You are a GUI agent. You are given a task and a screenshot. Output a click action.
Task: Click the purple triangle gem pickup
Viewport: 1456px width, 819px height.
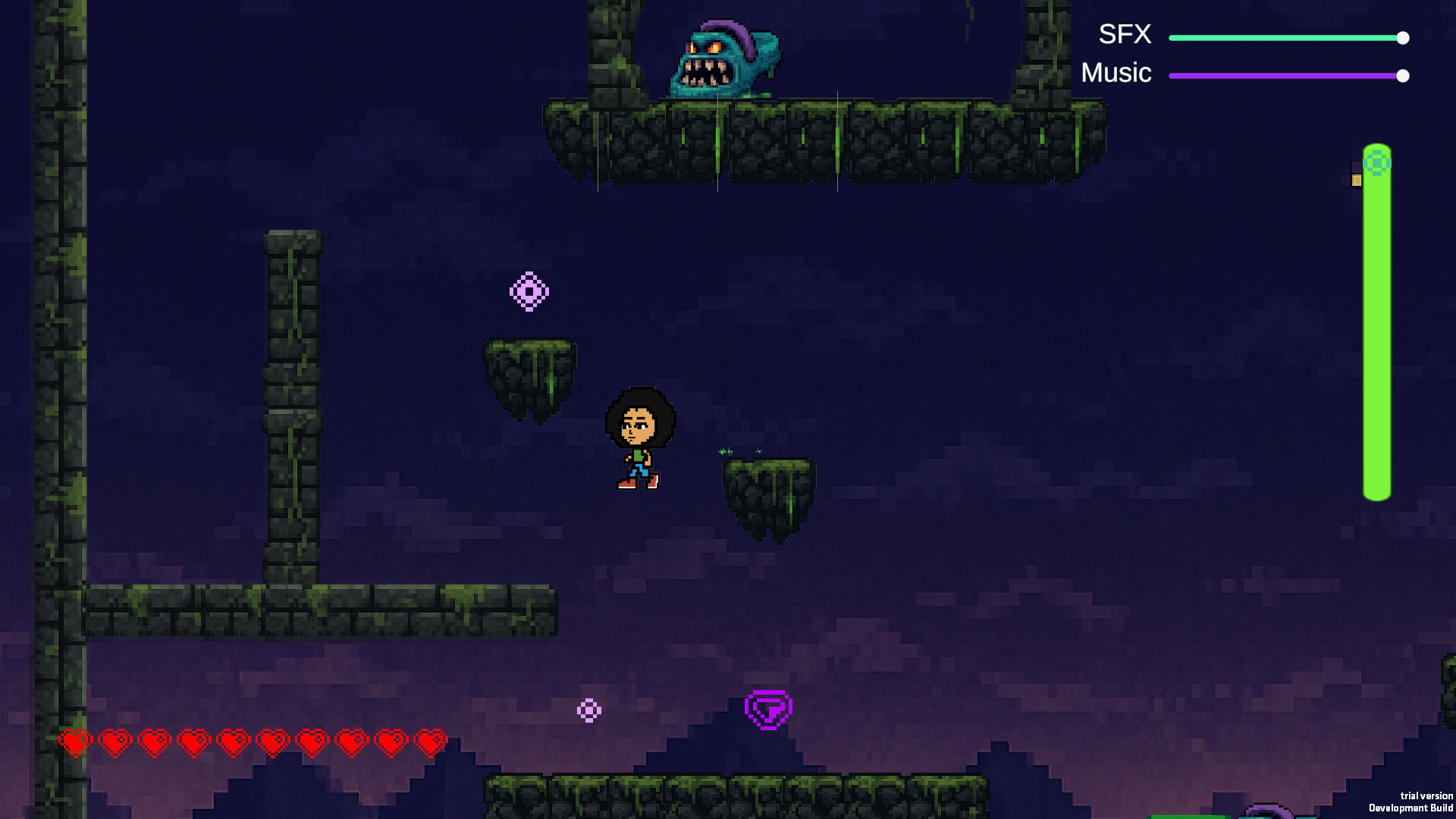coord(768,709)
